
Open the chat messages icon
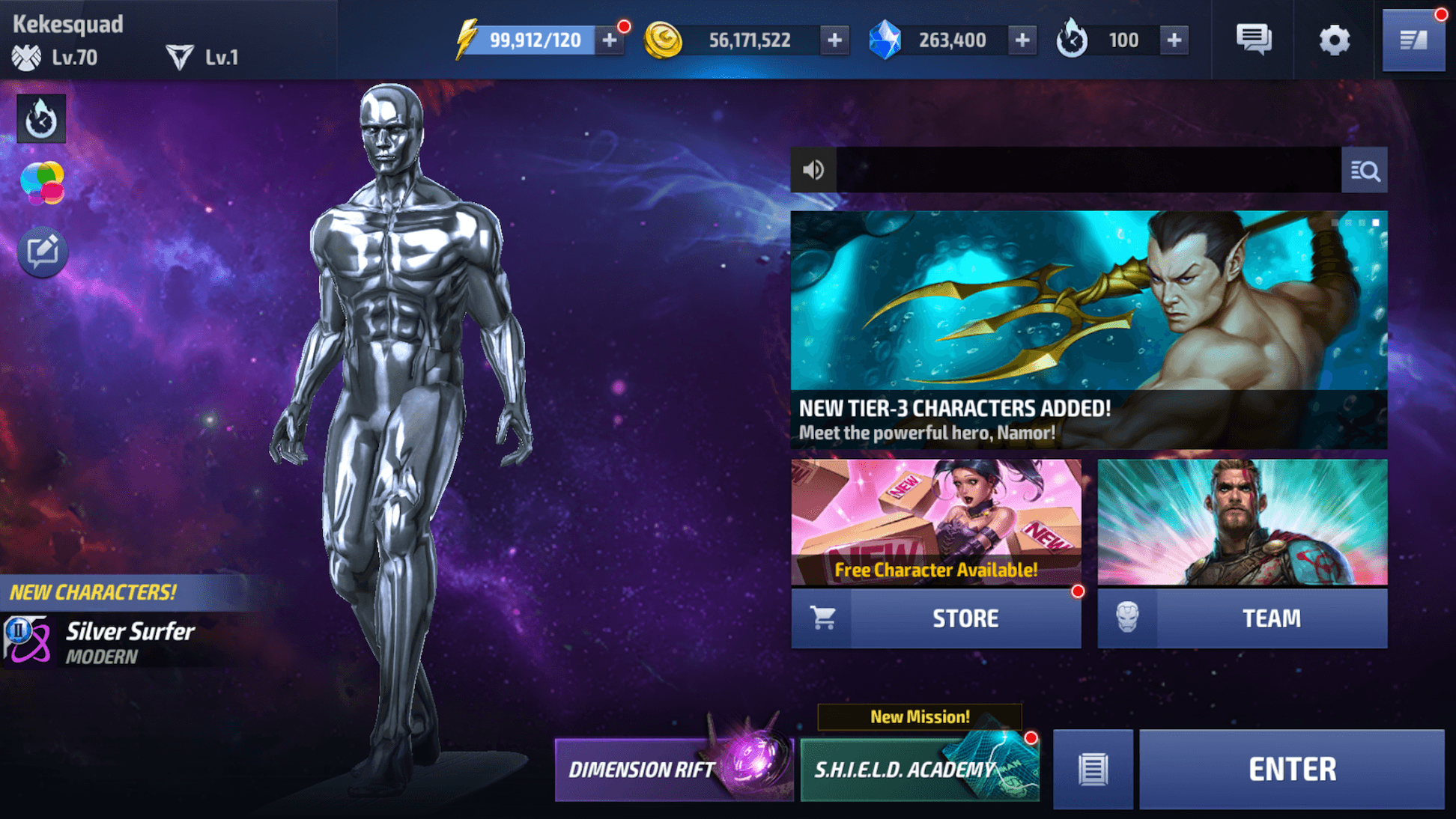[1252, 39]
